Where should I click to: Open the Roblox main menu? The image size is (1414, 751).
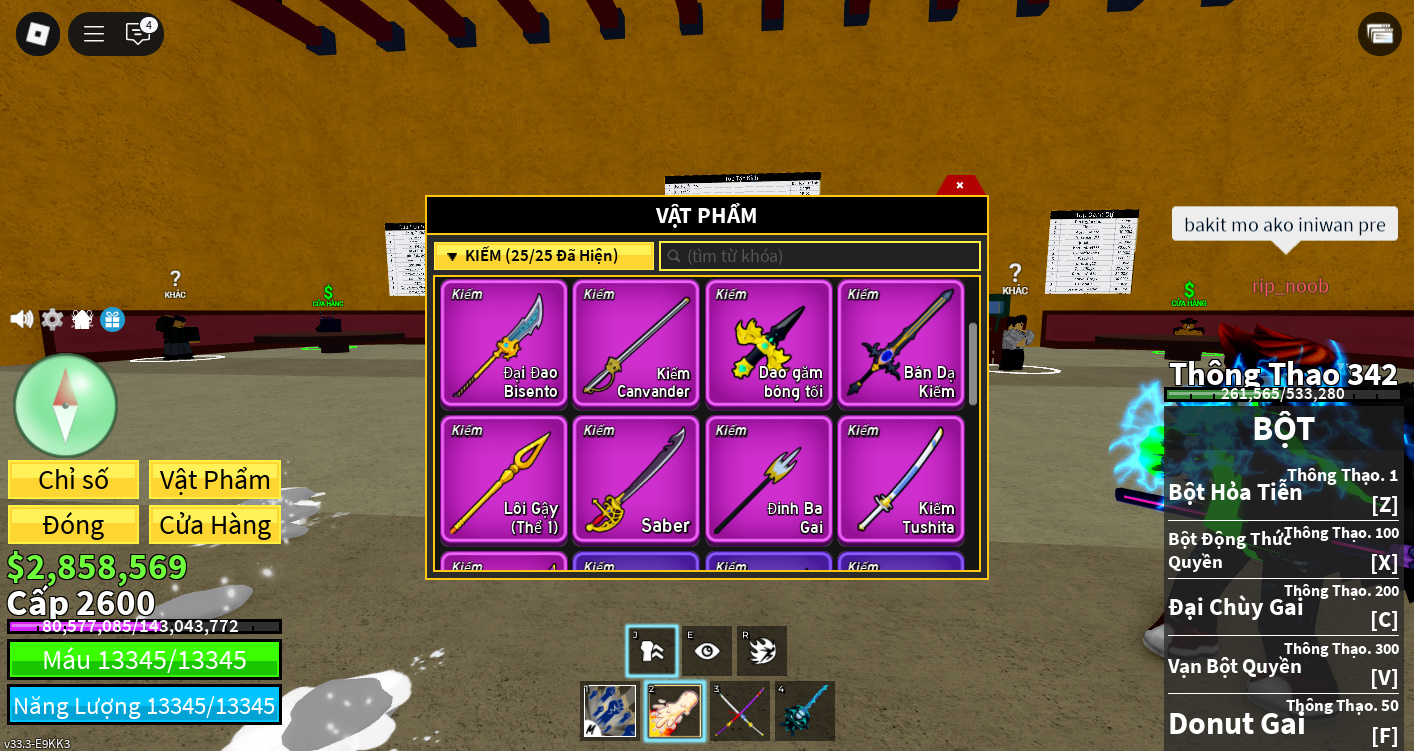point(38,34)
